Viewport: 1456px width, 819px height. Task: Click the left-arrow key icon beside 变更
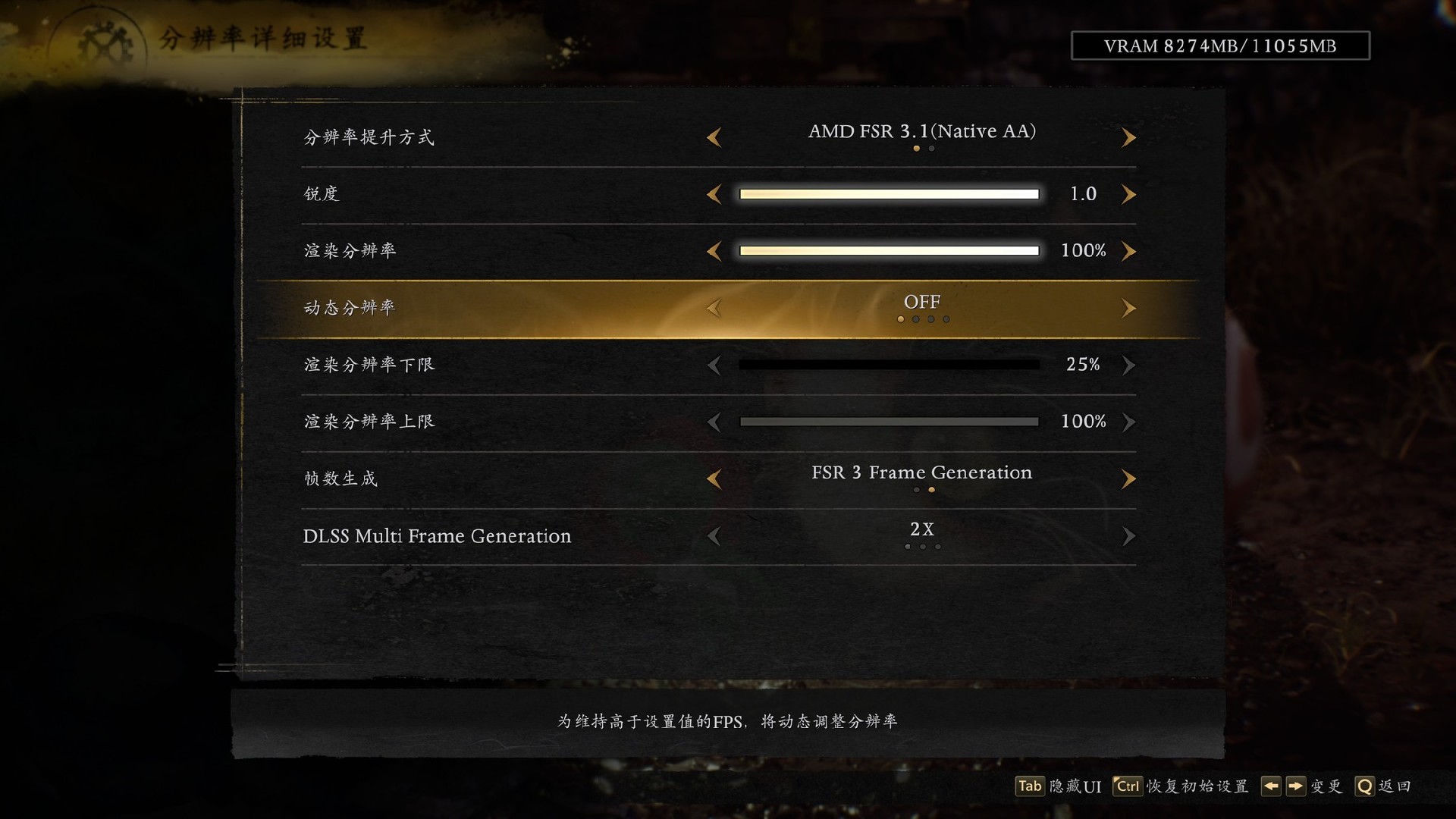pyautogui.click(x=1272, y=786)
